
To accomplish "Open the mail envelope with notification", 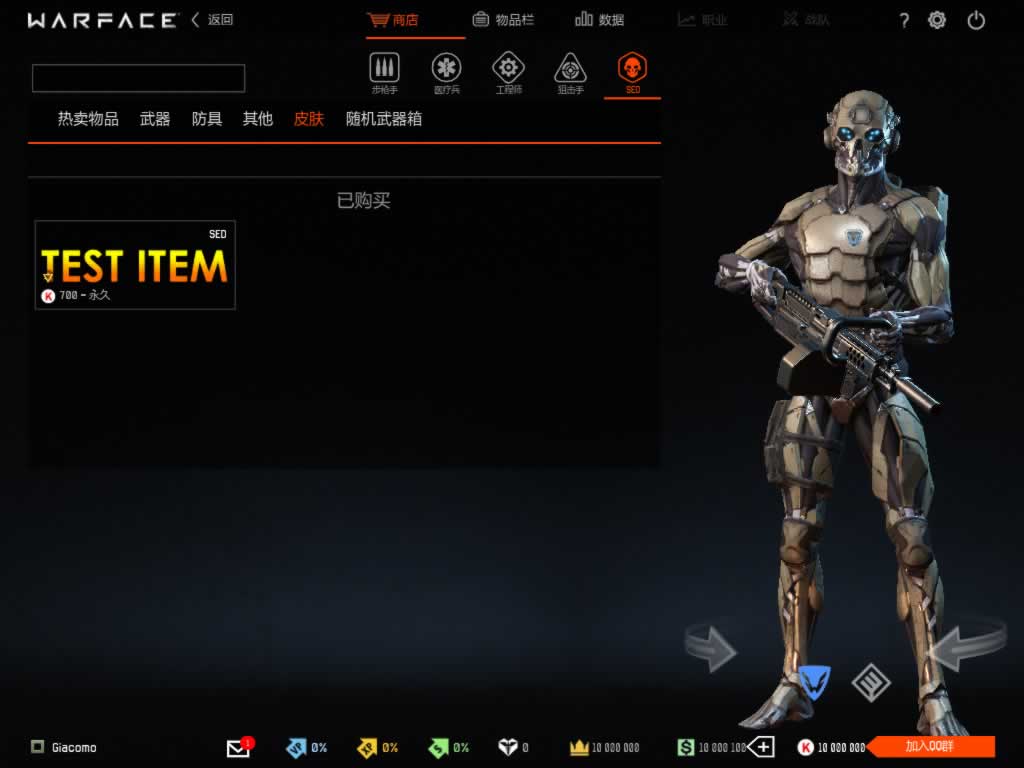I will (238, 747).
